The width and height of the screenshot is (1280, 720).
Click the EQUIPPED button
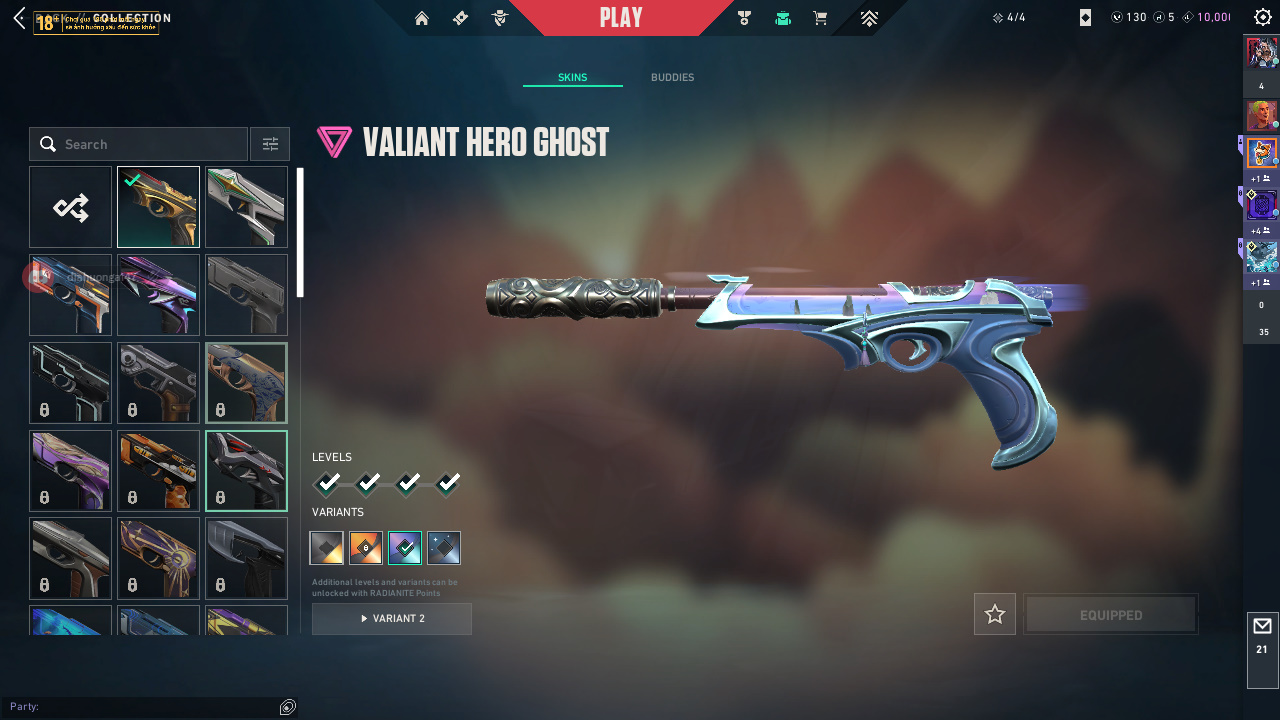(1111, 615)
